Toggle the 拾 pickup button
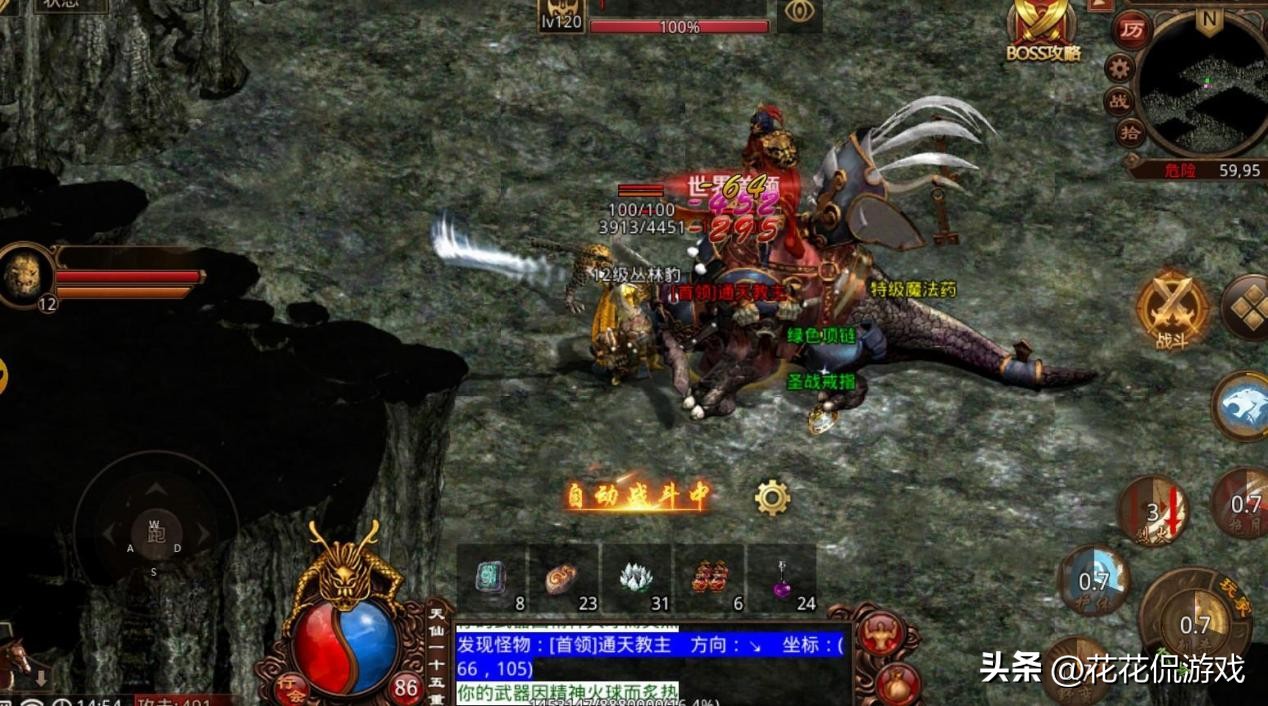Image resolution: width=1268 pixels, height=706 pixels. [x=1131, y=133]
